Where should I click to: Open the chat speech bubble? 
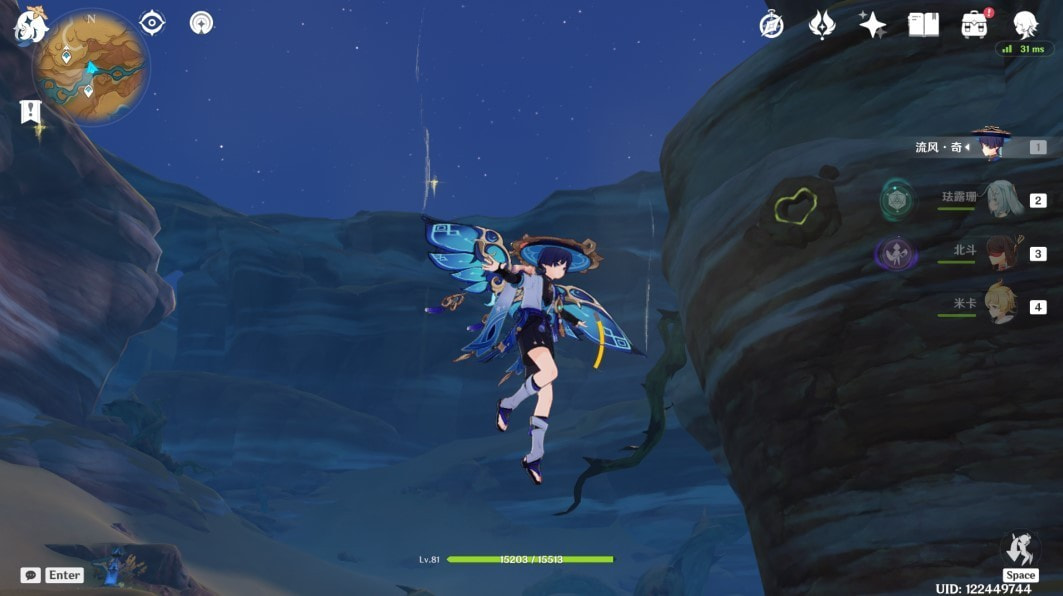tap(31, 575)
